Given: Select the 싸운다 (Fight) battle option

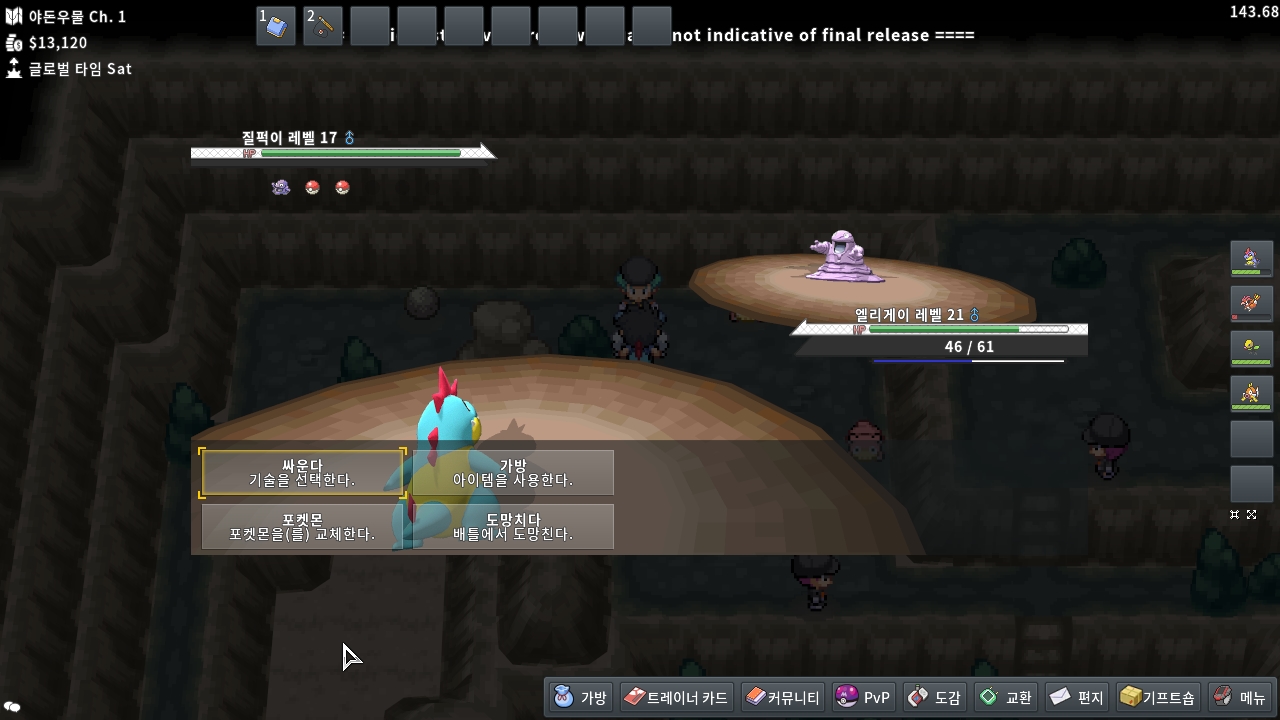Looking at the screenshot, I should point(302,473).
